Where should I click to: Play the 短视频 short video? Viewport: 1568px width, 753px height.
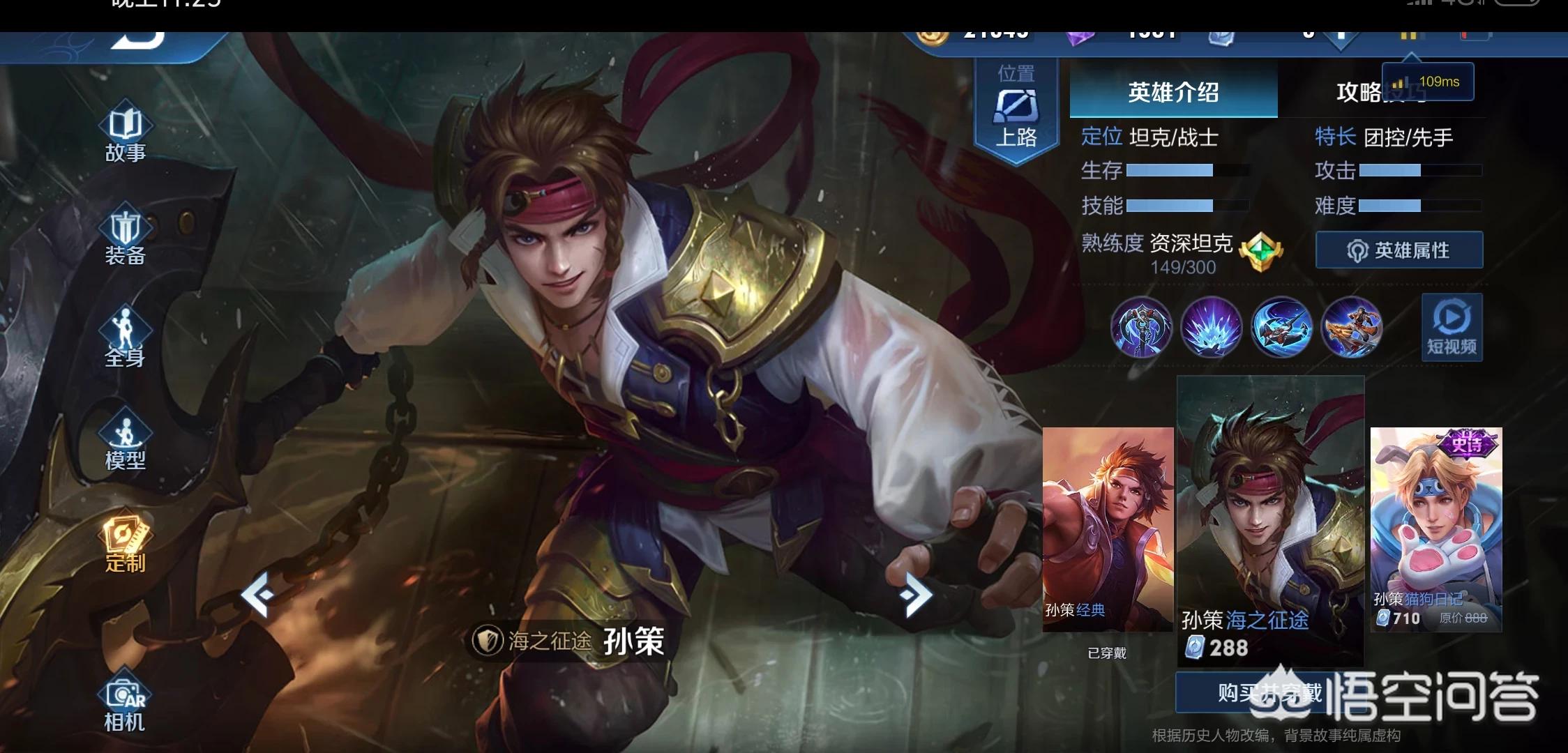coord(1452,327)
